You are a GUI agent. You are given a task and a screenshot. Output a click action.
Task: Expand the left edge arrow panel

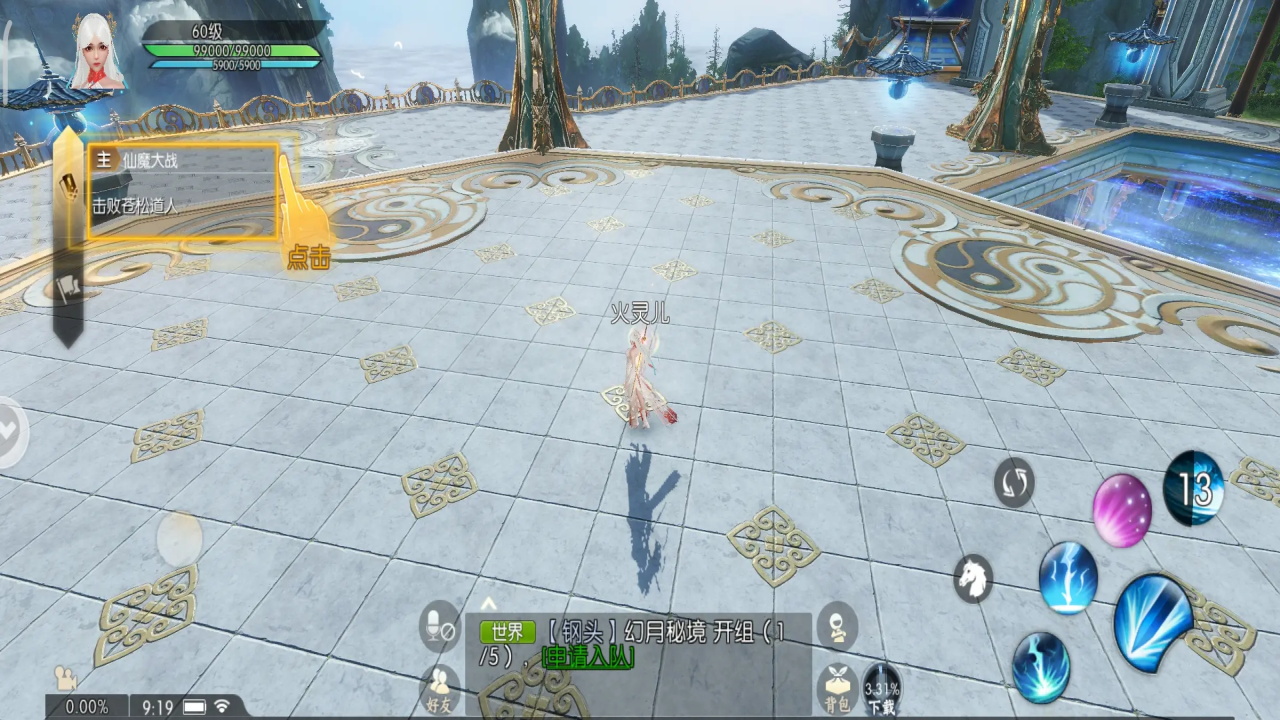(10, 431)
